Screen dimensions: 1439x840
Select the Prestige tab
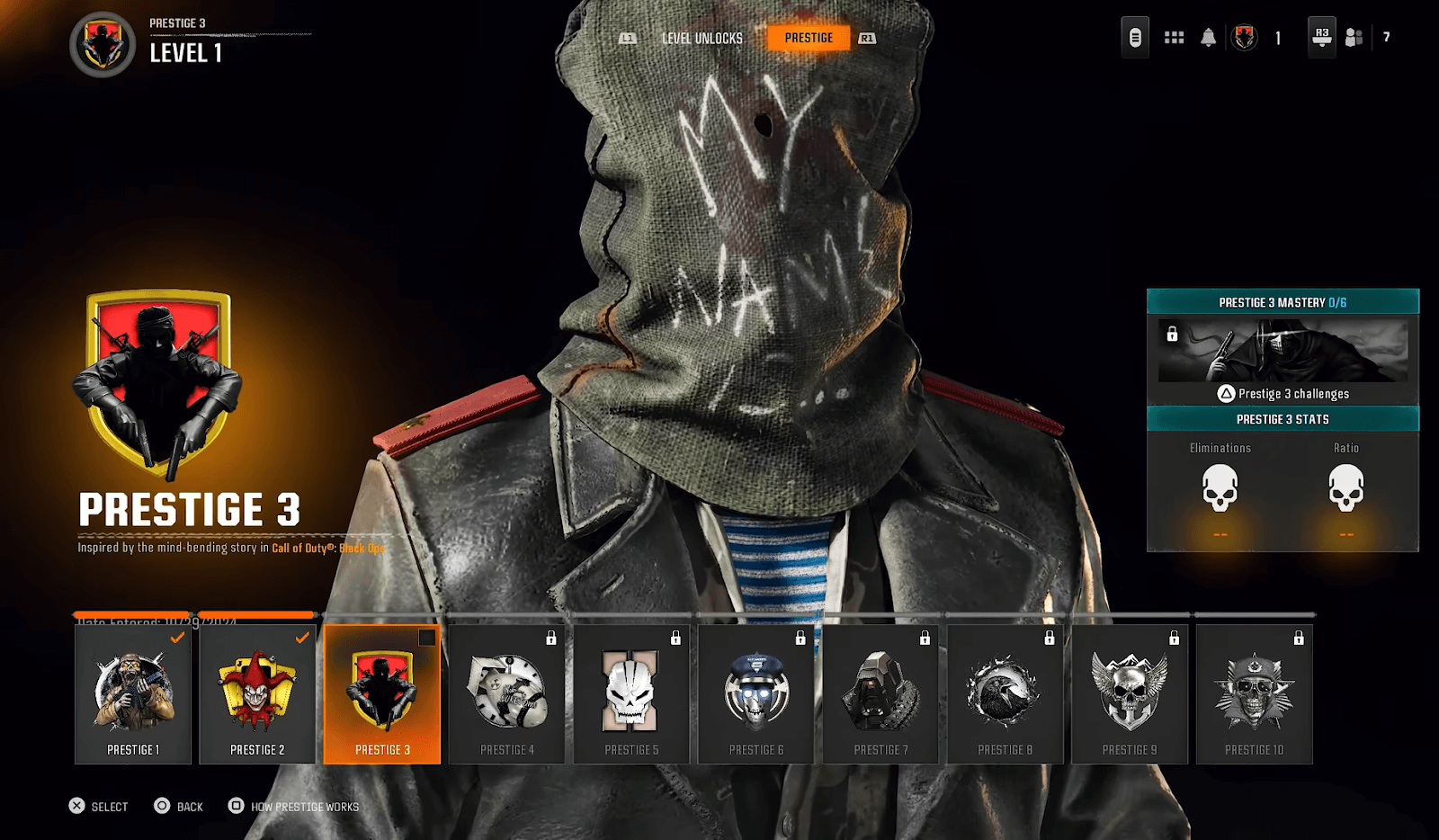coord(808,38)
